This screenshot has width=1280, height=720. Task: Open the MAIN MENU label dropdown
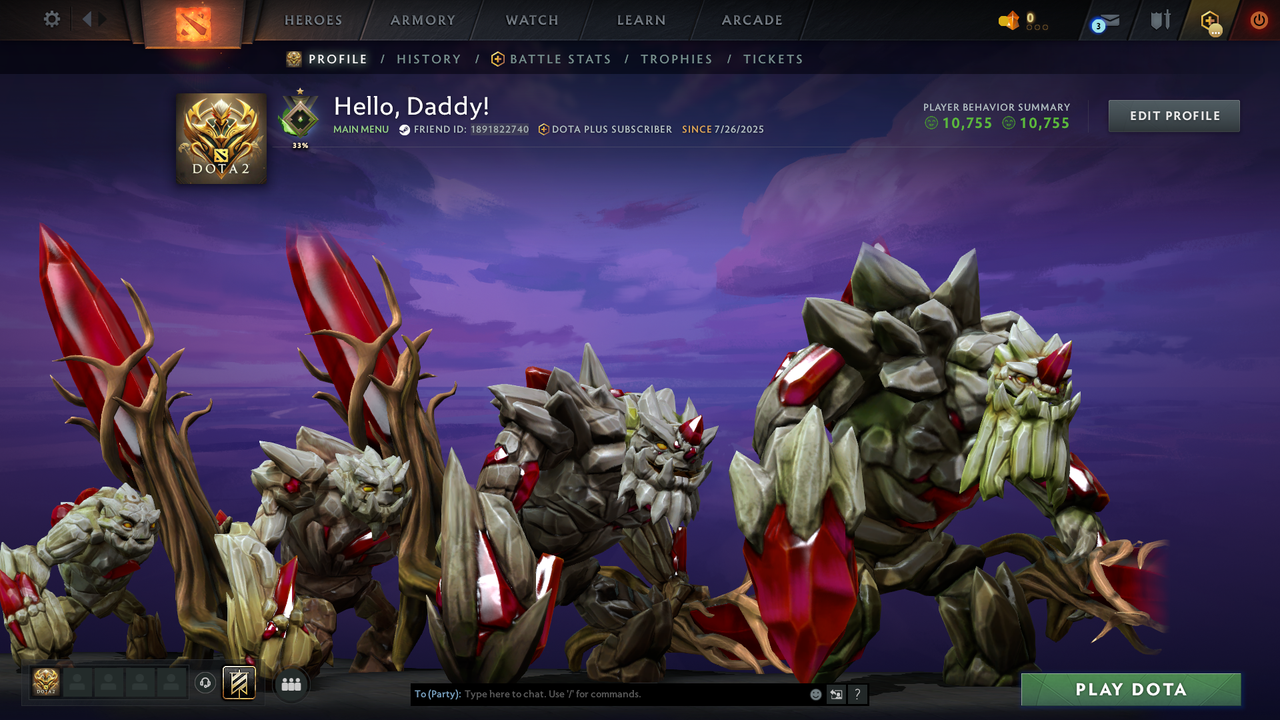click(x=360, y=129)
